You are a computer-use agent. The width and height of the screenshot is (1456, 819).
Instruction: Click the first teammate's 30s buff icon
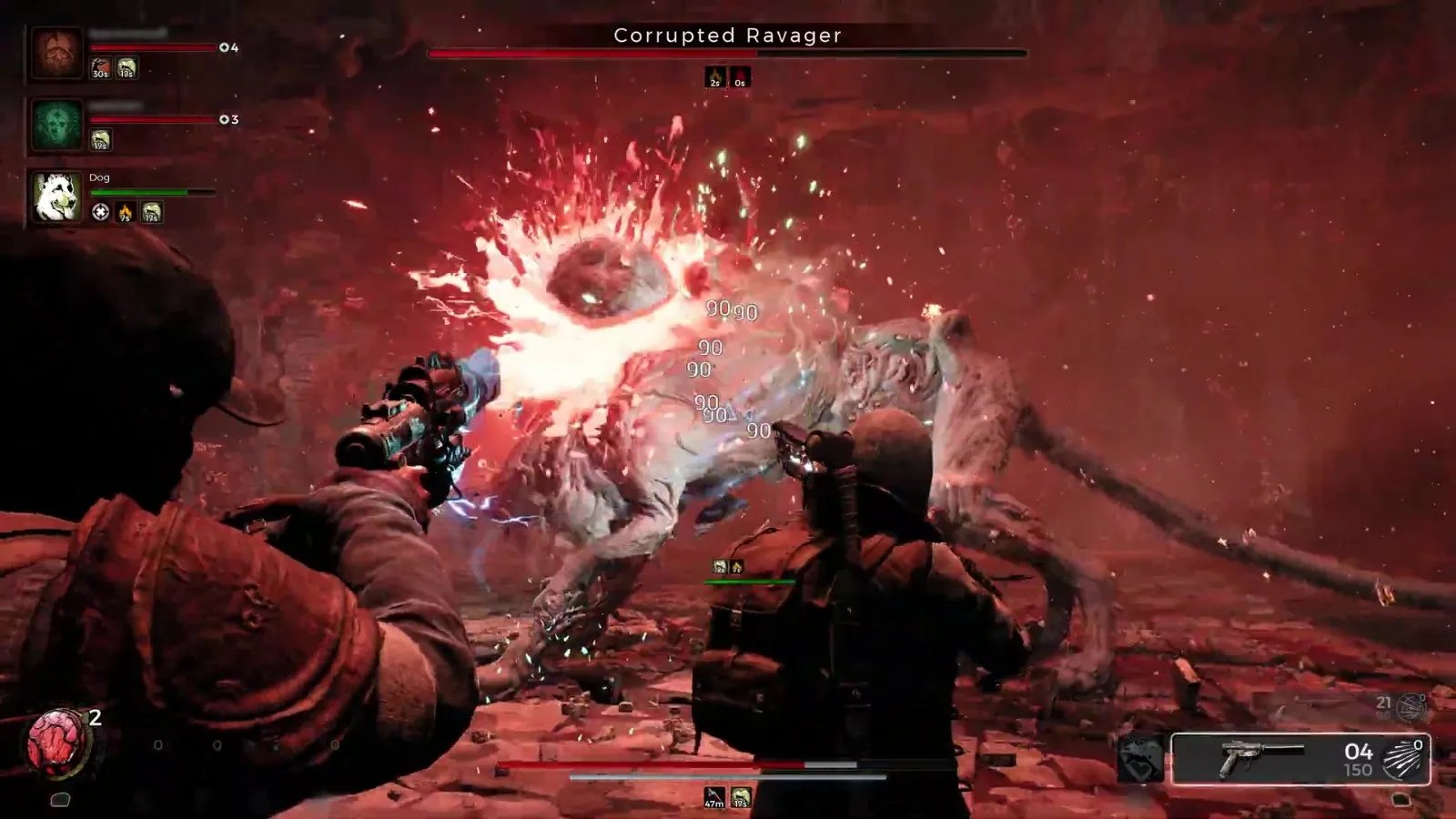[x=100, y=68]
